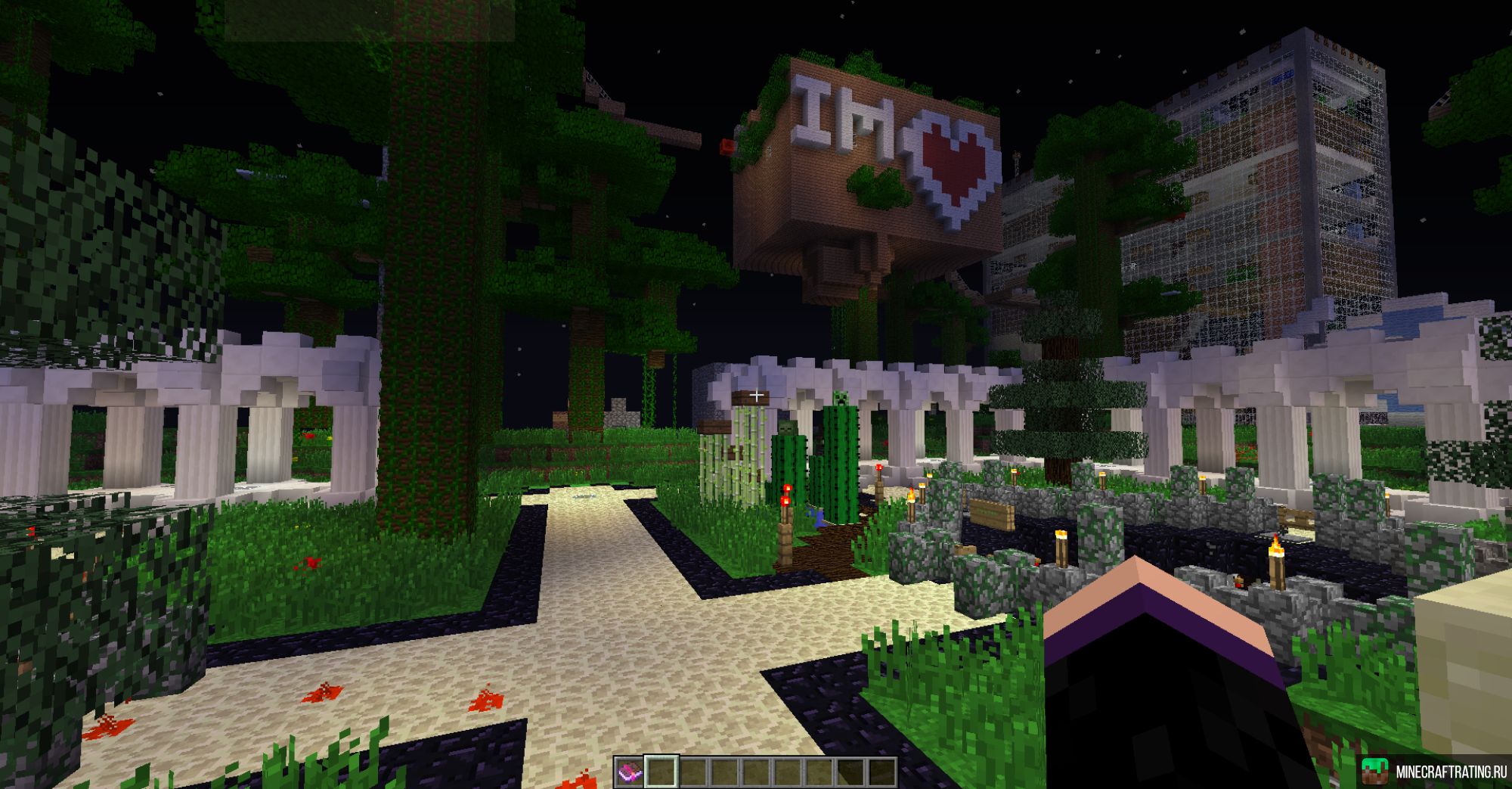Select the fifth hotbar slot
This screenshot has height=789, width=1512.
coord(756,772)
